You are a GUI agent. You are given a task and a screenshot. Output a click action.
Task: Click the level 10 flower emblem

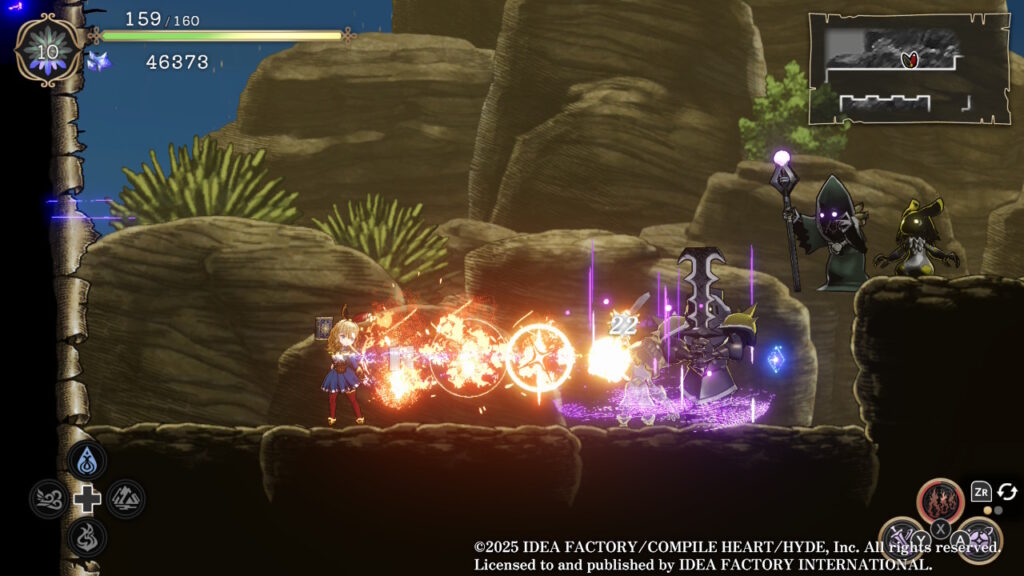point(48,50)
